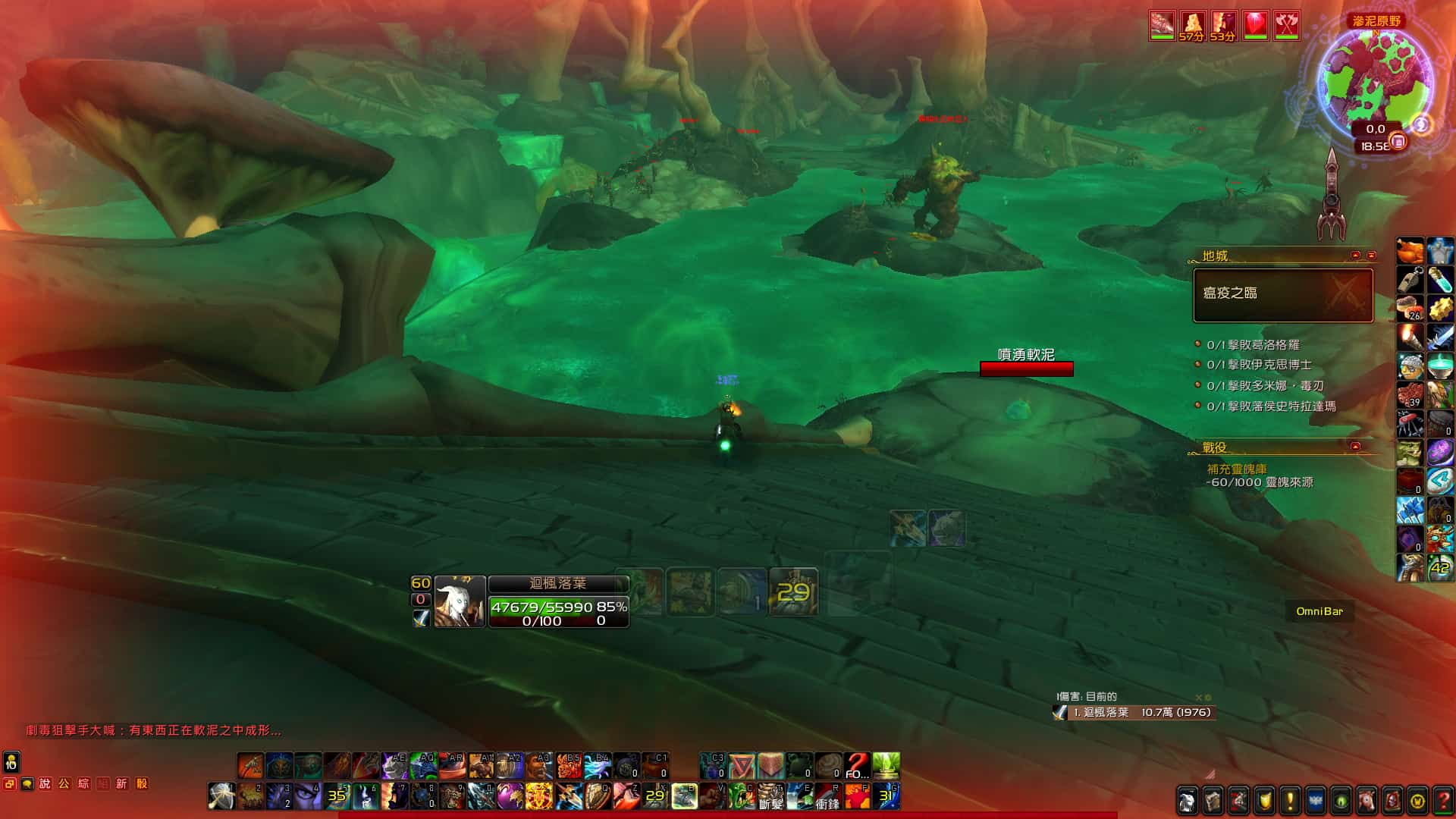Open achievements via the gold shield button

point(1264,800)
